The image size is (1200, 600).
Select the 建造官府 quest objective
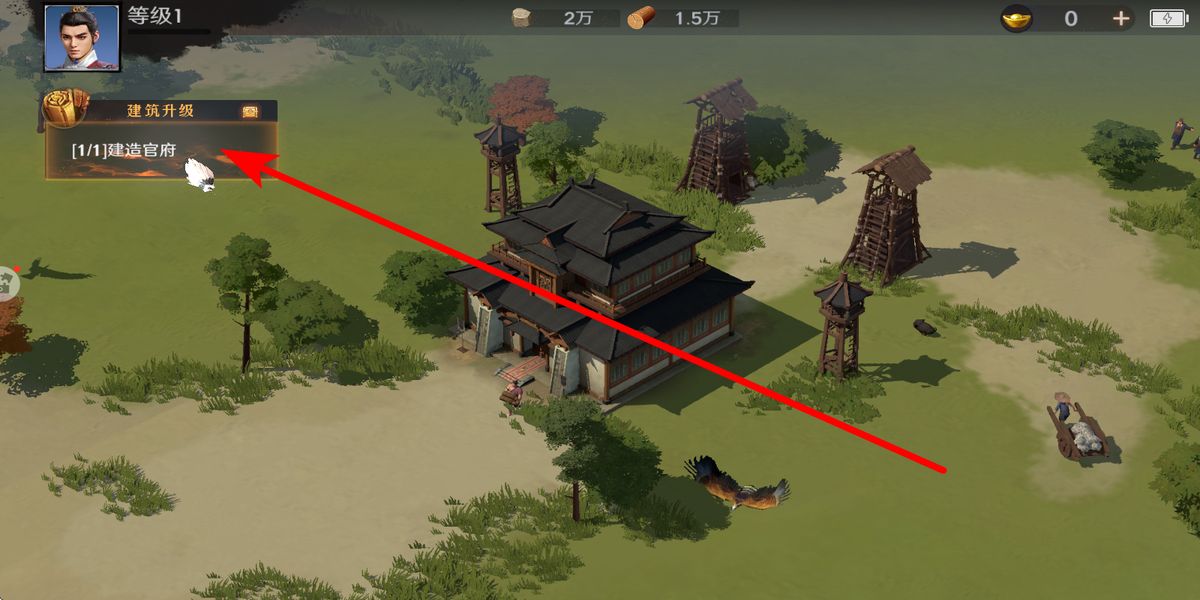pyautogui.click(x=124, y=150)
